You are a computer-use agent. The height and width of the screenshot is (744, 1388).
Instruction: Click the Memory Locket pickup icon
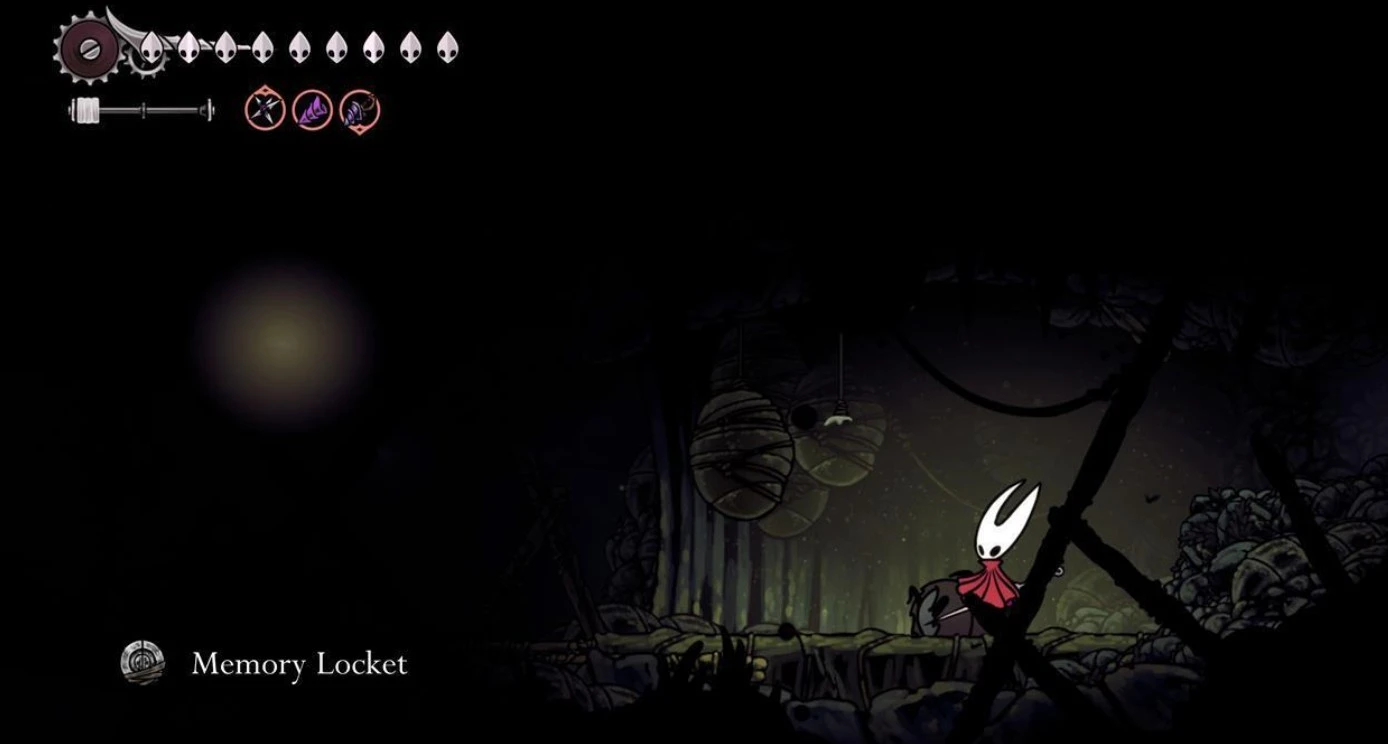pyautogui.click(x=142, y=662)
